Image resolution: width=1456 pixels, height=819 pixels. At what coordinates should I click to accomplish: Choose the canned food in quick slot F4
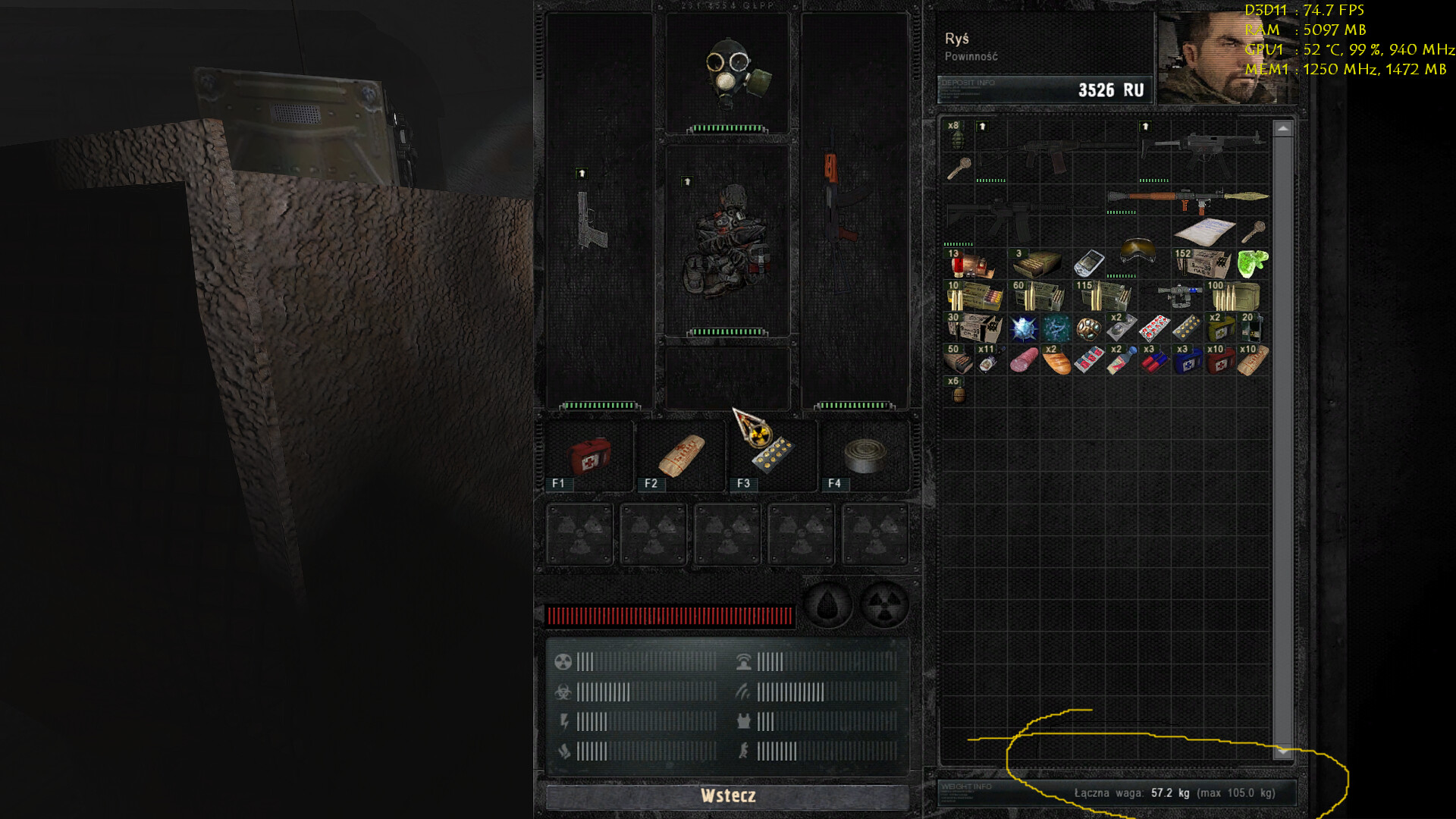point(865,456)
